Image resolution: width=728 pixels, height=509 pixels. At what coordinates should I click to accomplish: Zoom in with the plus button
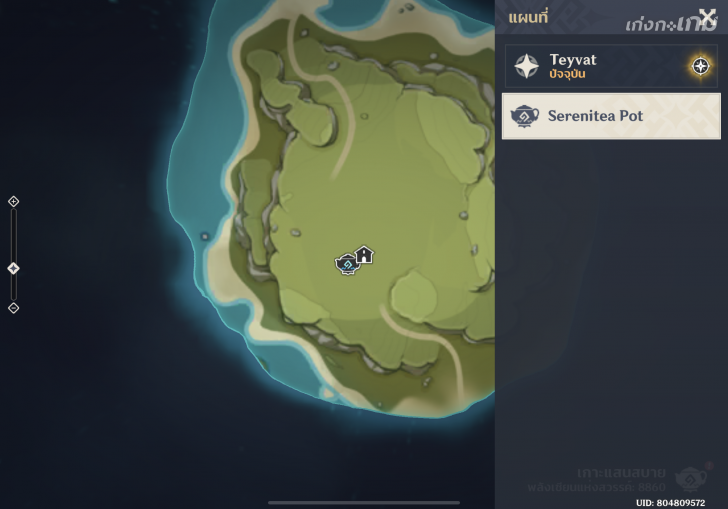coord(13,201)
